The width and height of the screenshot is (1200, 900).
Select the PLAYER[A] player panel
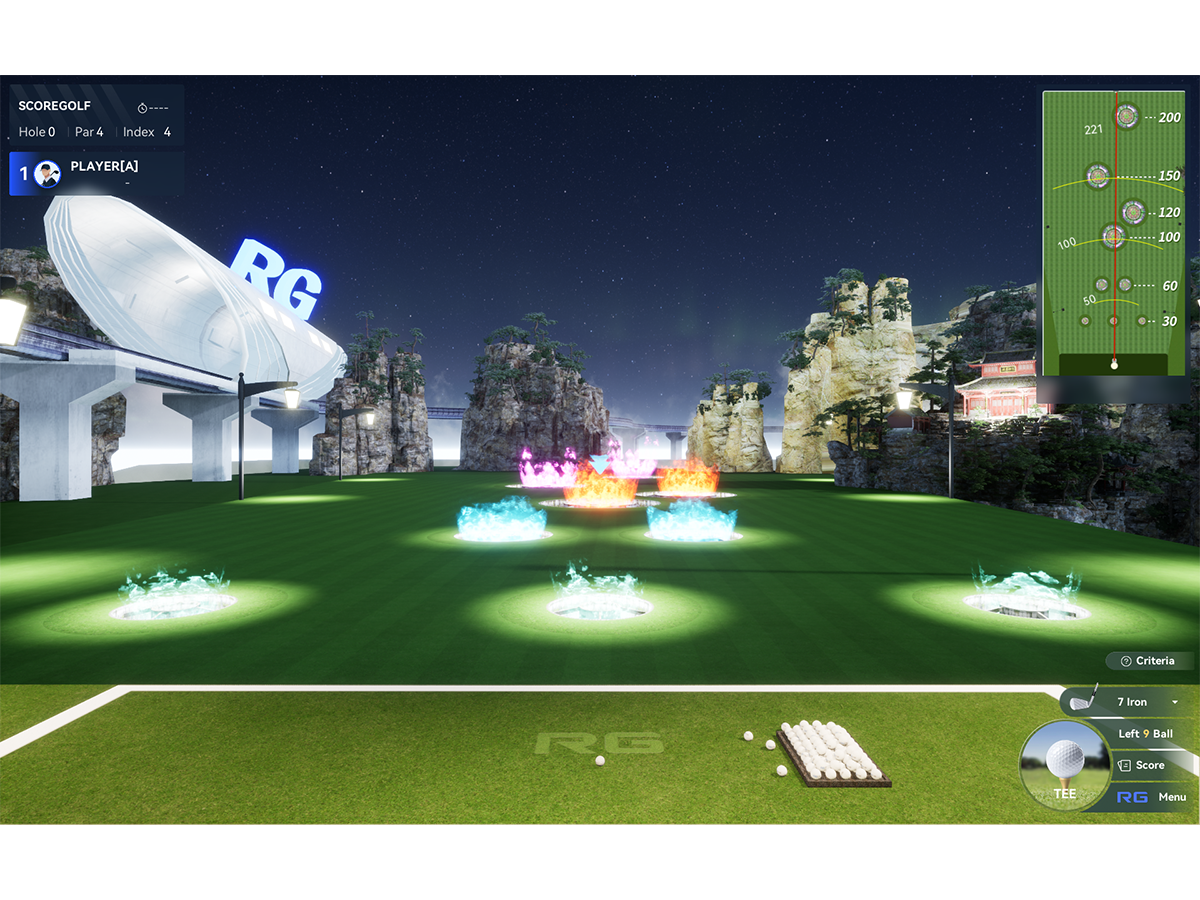tap(95, 173)
